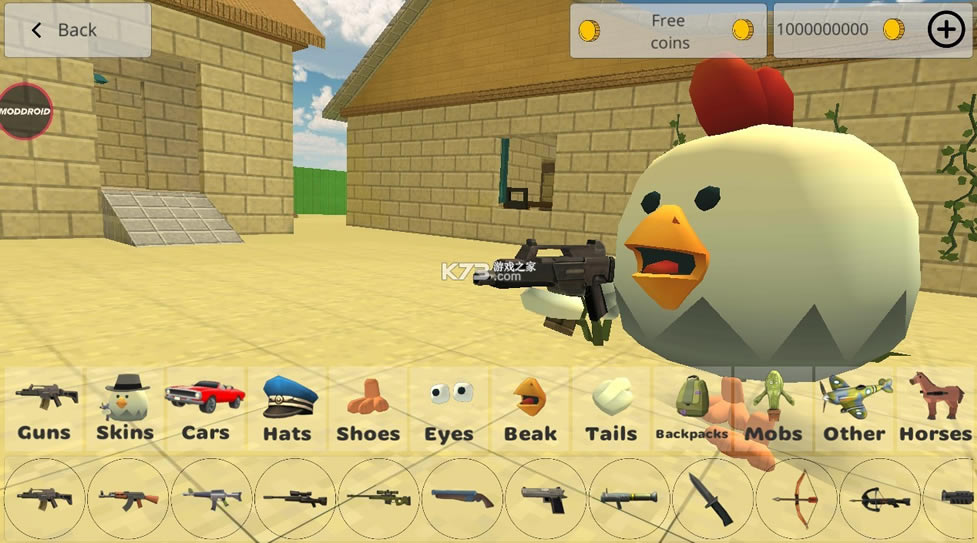Viewport: 977px width, 543px height.
Task: Switch to the Mobs category
Action: point(773,409)
